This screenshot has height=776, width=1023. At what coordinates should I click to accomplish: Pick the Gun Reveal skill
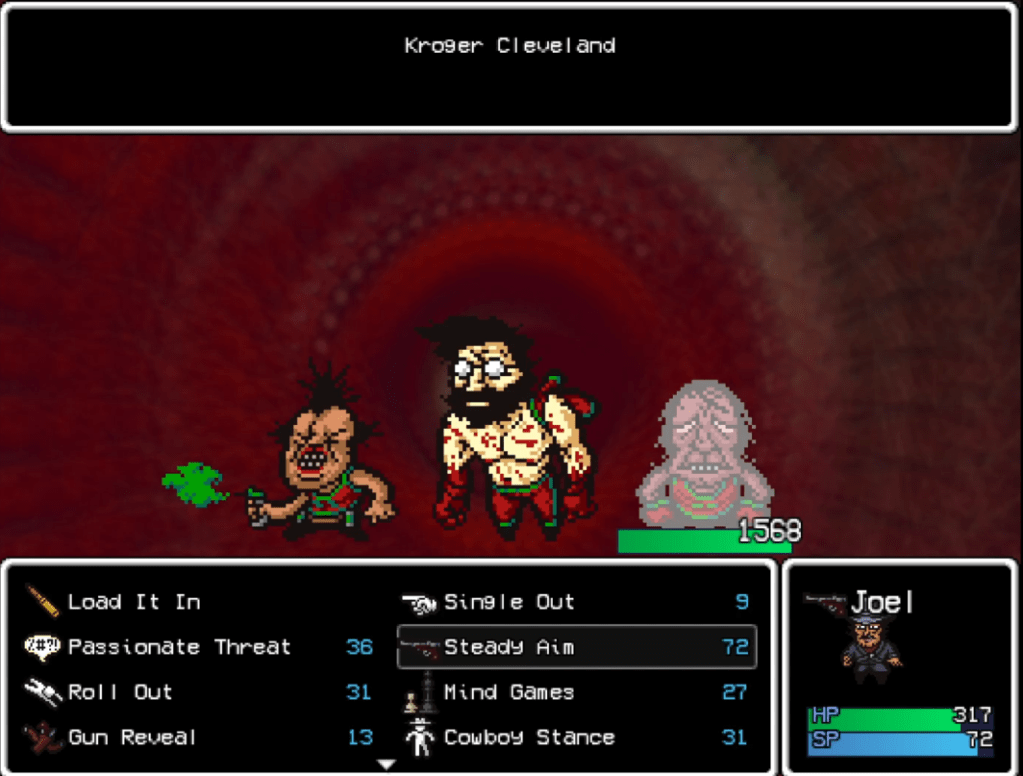pos(132,738)
